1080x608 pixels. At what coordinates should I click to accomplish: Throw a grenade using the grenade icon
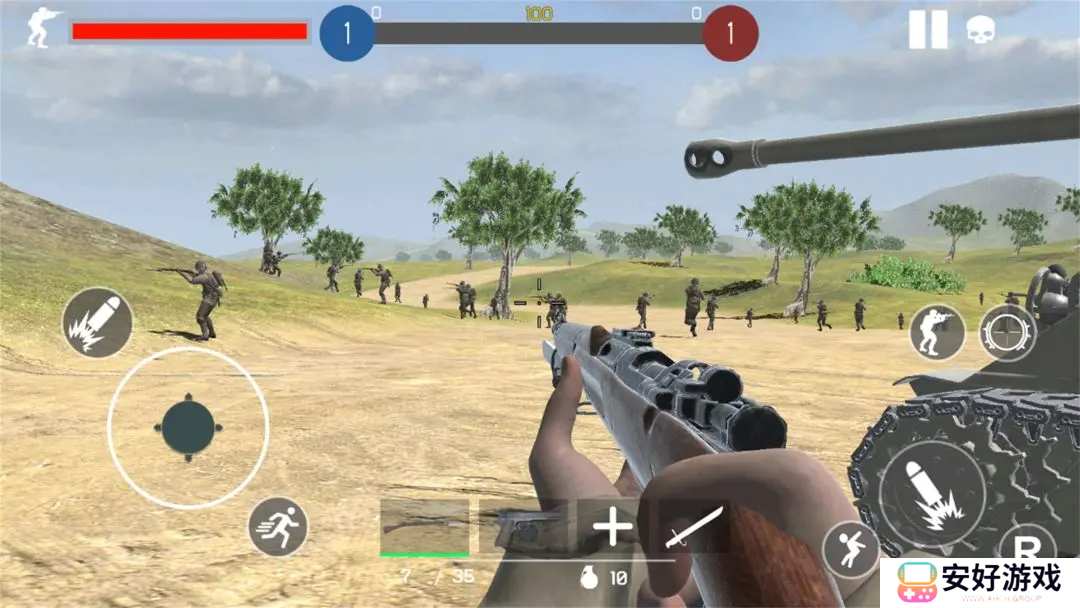(x=592, y=578)
